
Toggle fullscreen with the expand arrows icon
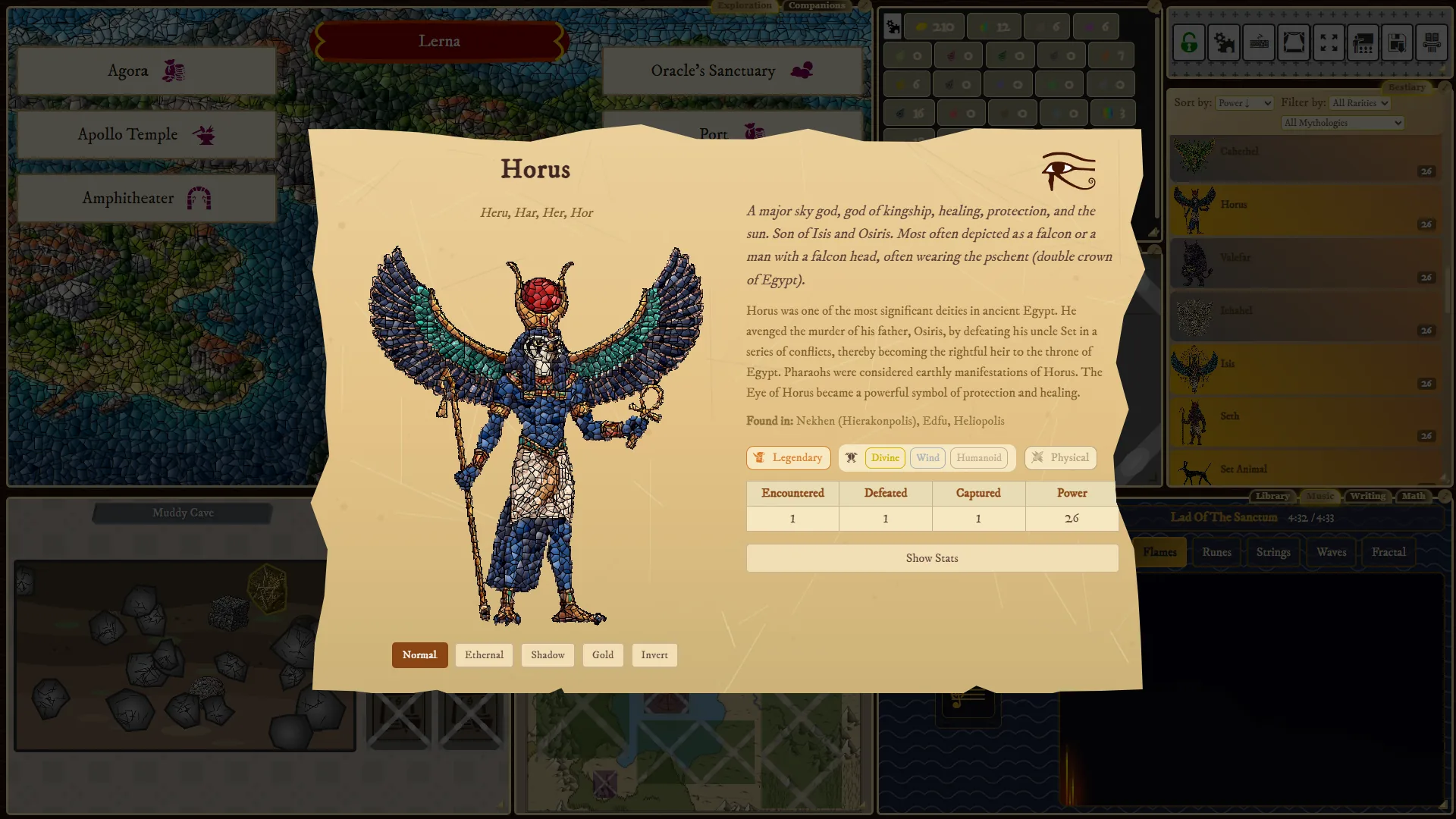(1329, 42)
